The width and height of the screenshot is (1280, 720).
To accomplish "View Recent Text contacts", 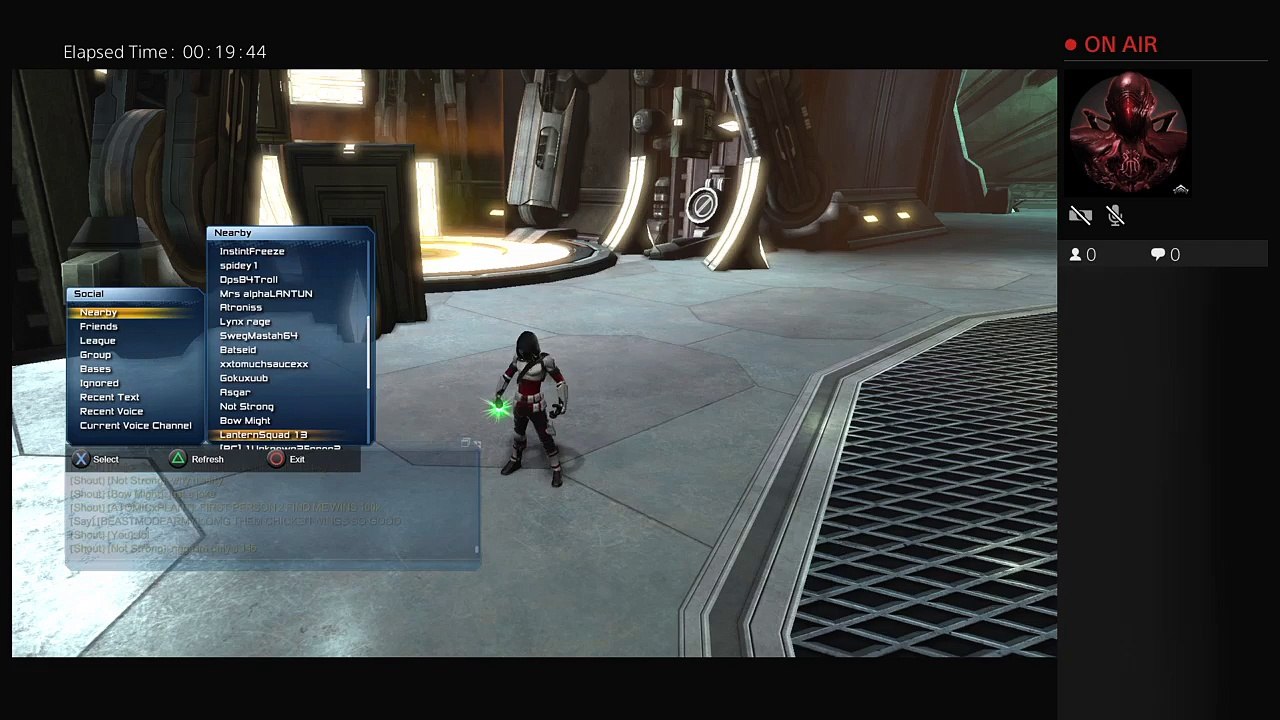I will pyautogui.click(x=109, y=397).
